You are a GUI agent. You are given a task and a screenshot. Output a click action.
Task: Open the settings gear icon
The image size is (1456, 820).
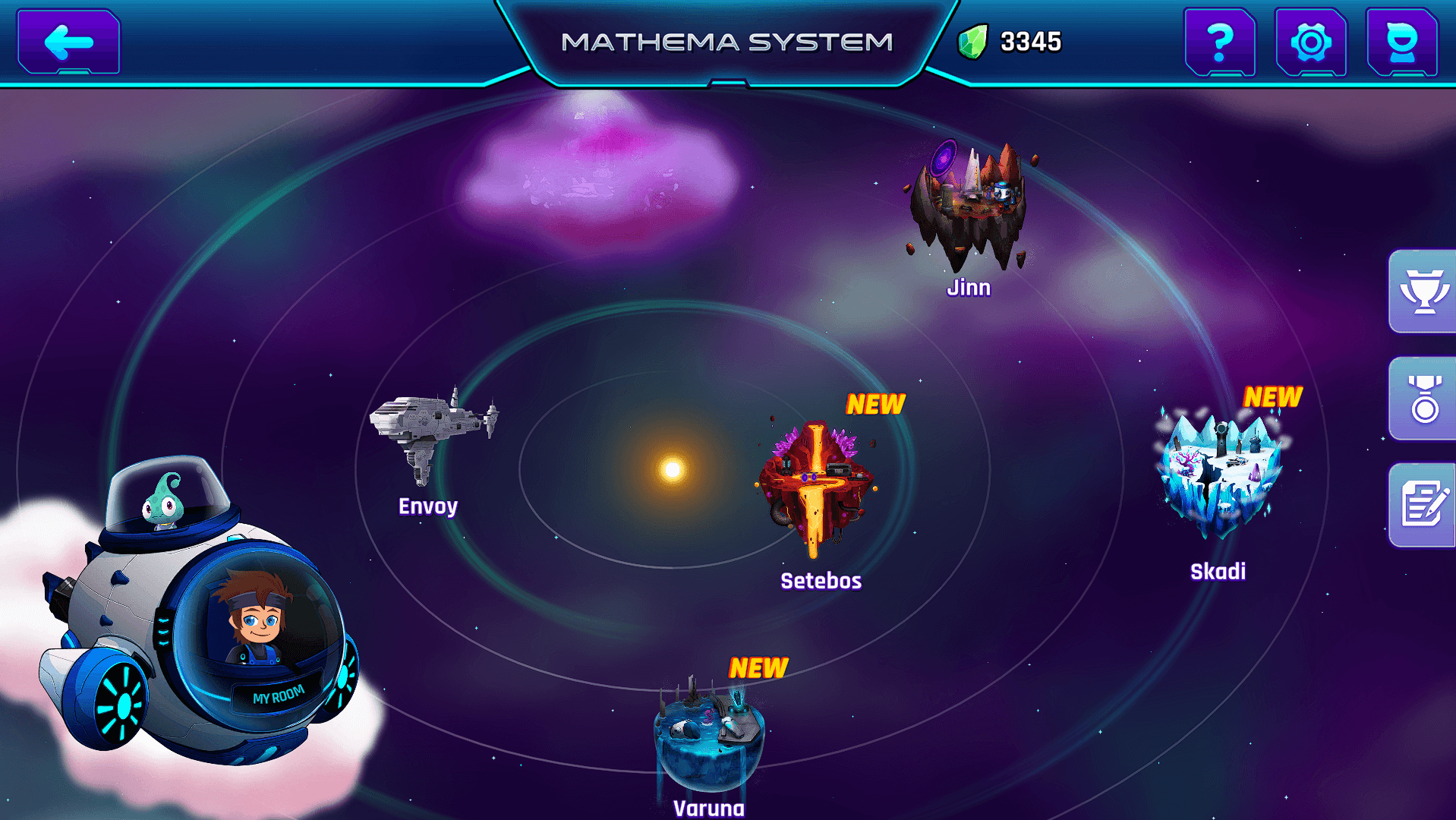click(1311, 43)
